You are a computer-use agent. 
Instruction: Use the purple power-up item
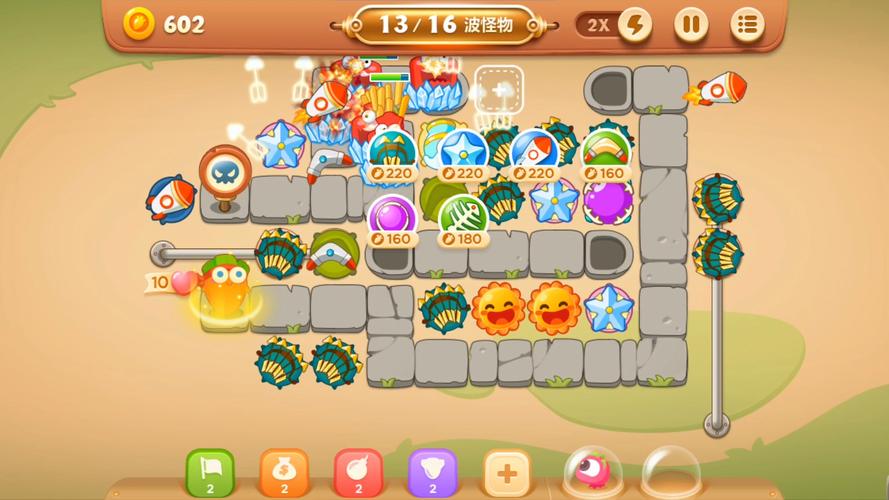point(432,471)
